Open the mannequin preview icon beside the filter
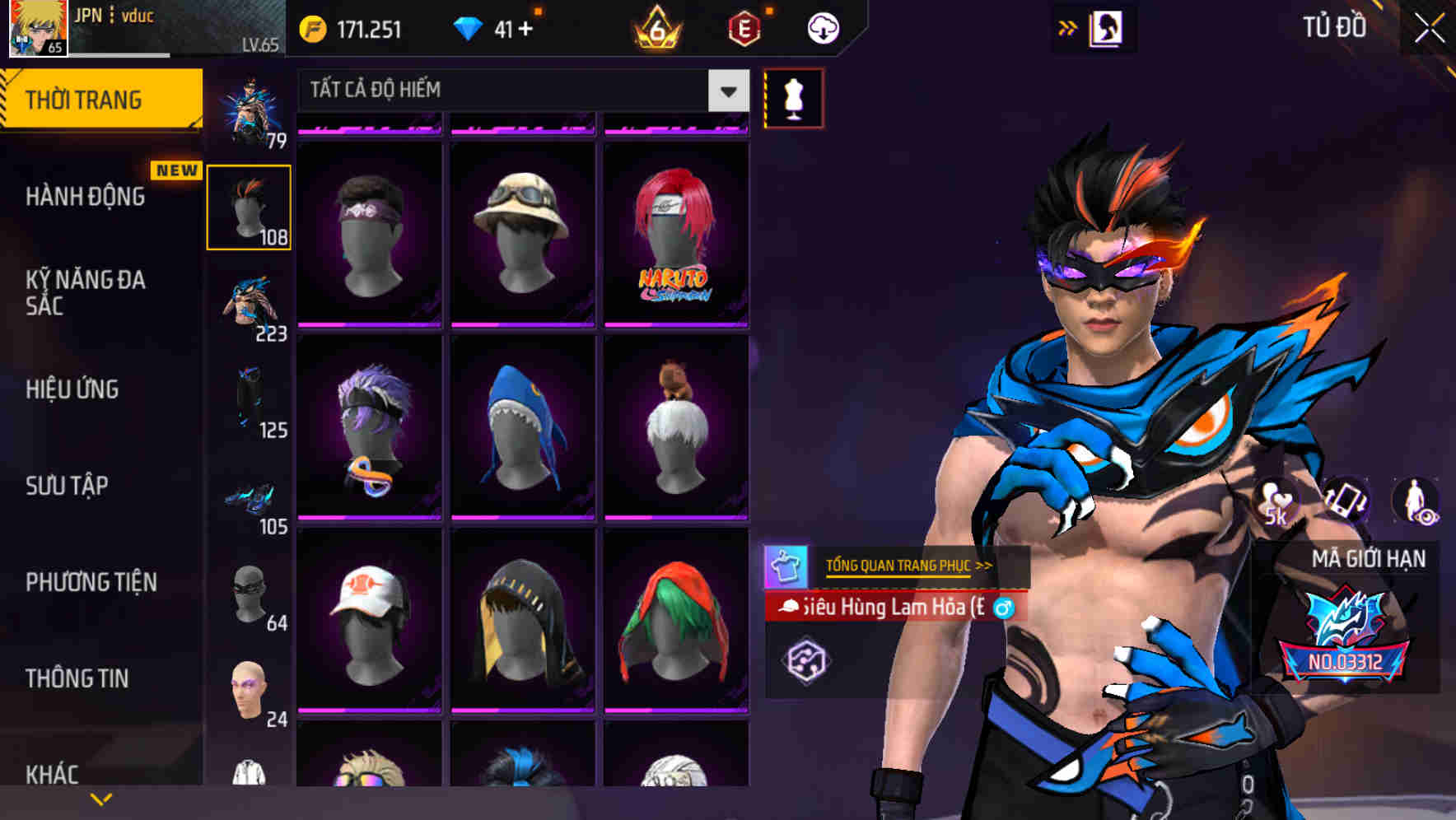This screenshot has height=820, width=1456. pyautogui.click(x=793, y=98)
